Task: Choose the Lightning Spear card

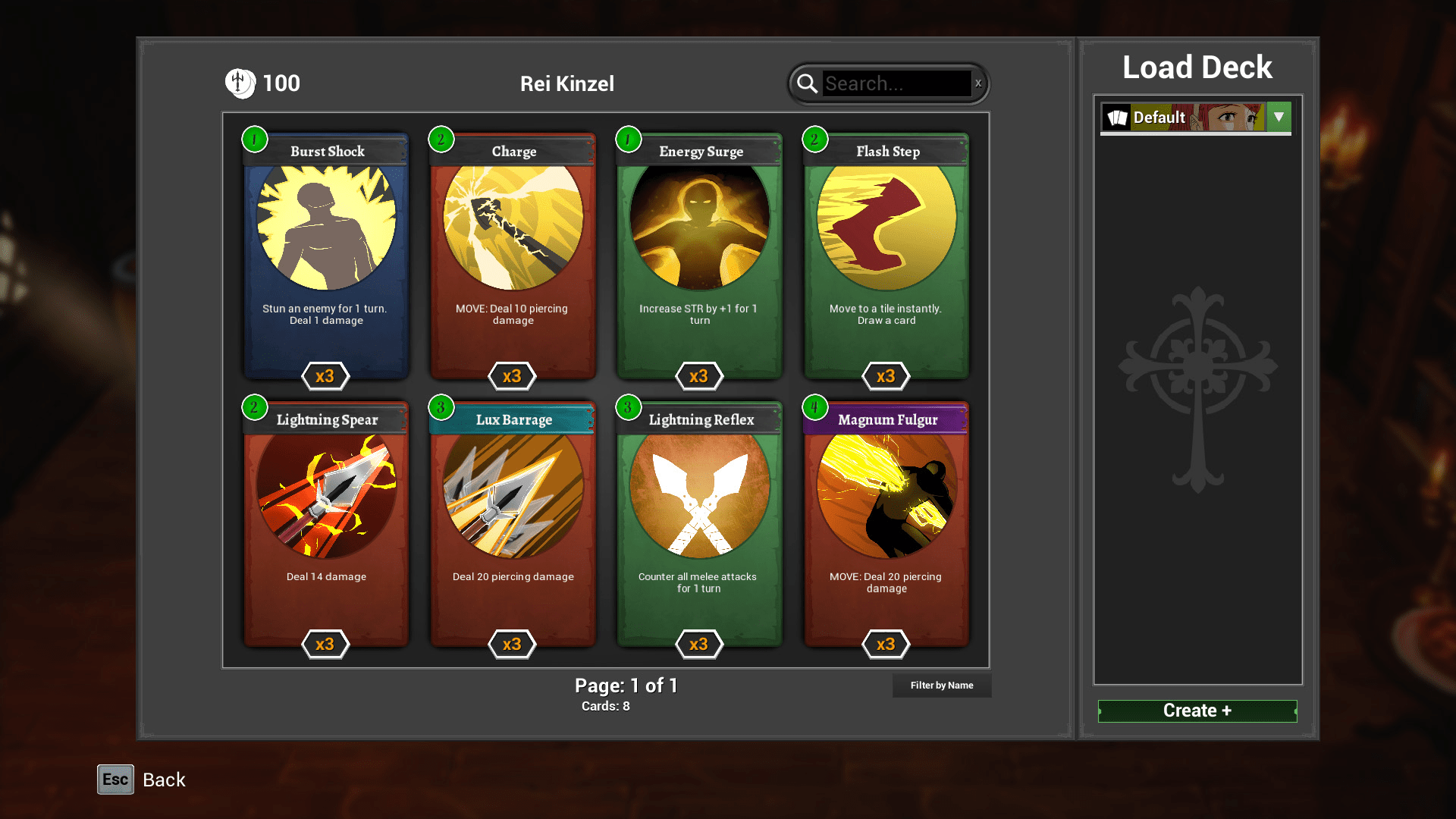Action: (326, 525)
